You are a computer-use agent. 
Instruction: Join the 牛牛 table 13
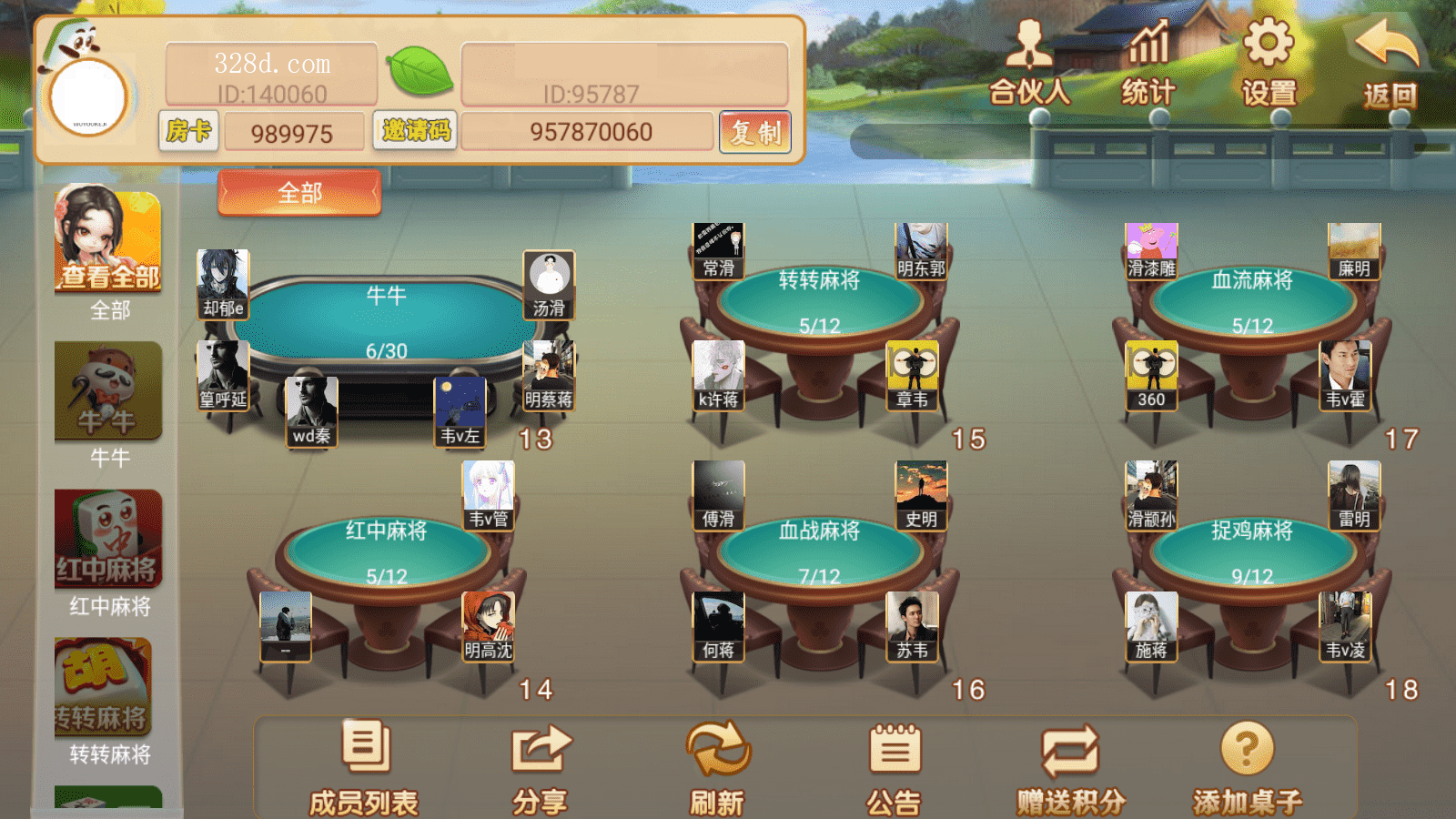pyautogui.click(x=386, y=323)
